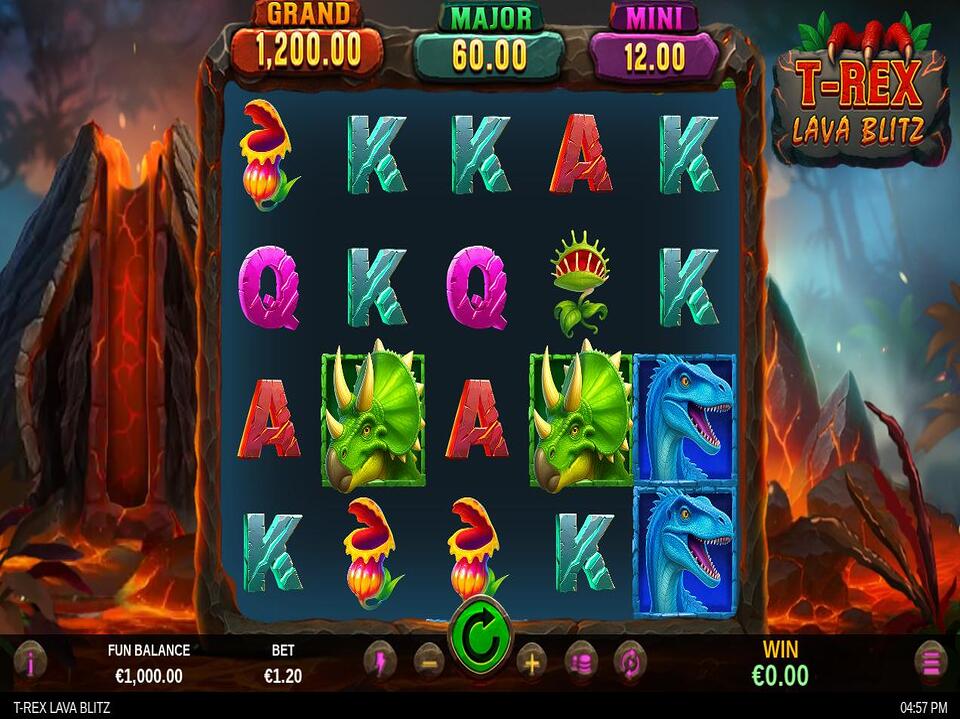The height and width of the screenshot is (719, 960).
Task: Decrease the bet with the minus button
Action: (x=429, y=662)
